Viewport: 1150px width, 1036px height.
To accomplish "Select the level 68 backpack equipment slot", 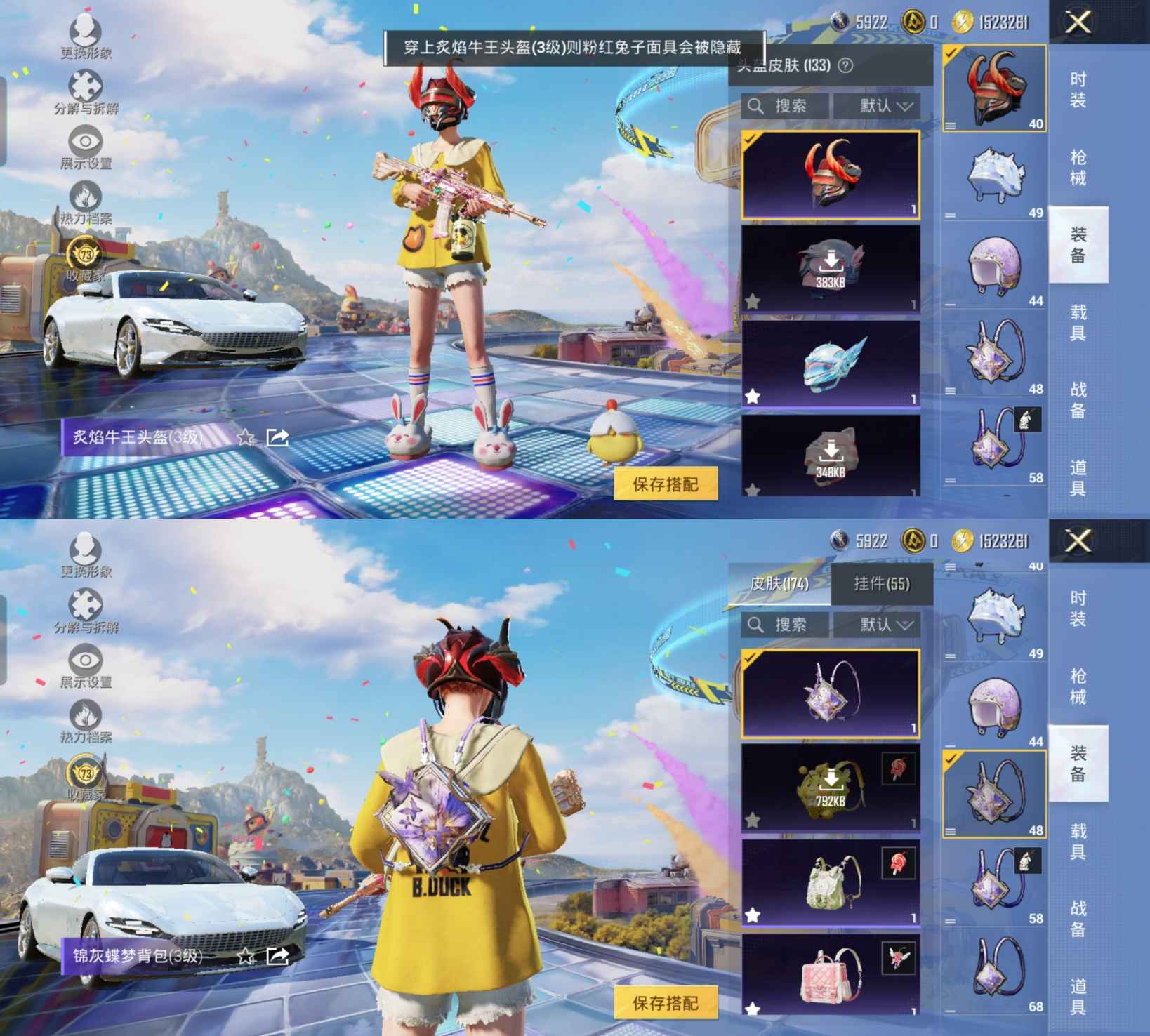I will pos(994,971).
